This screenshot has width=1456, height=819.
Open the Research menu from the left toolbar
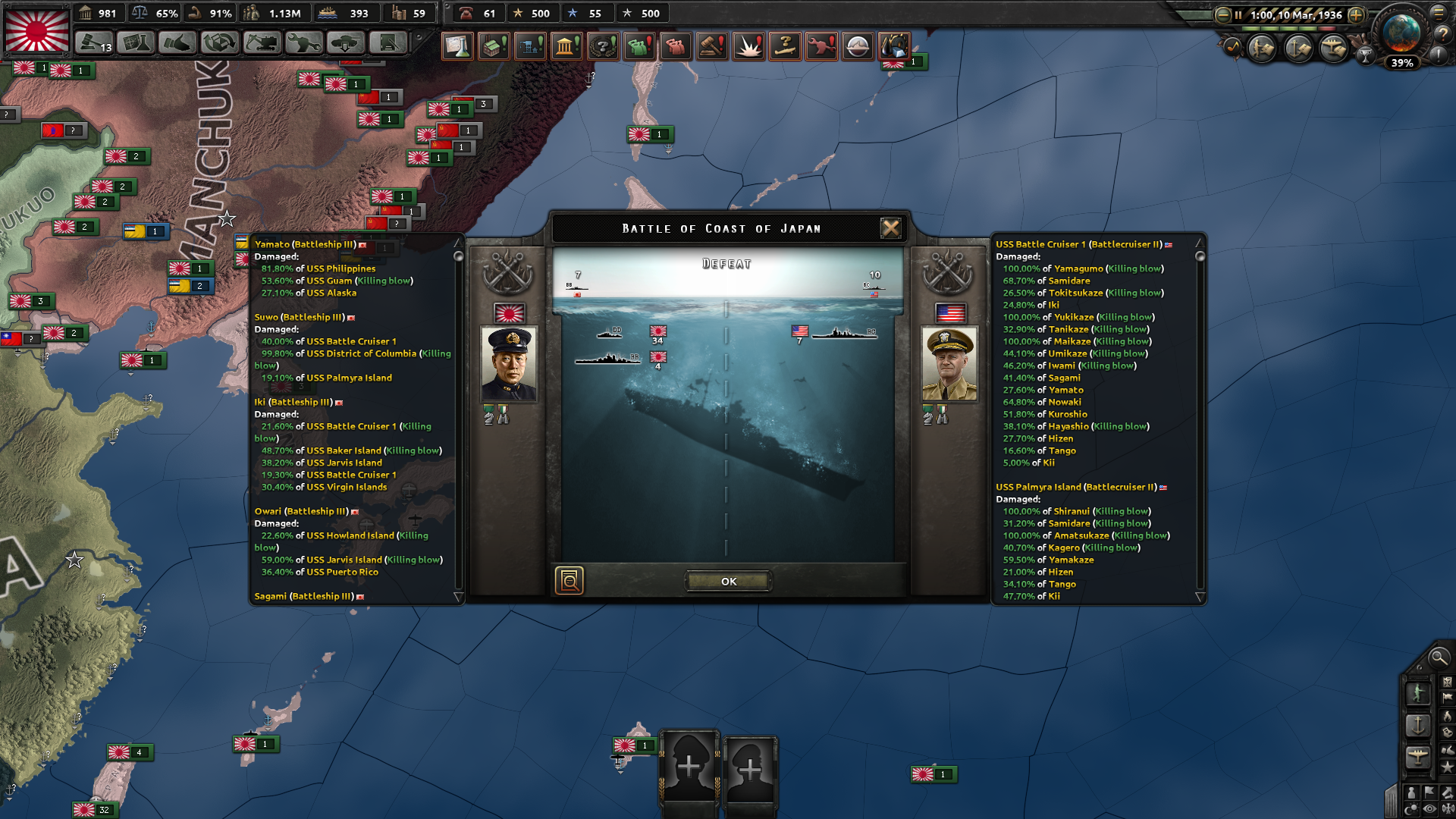(x=136, y=44)
